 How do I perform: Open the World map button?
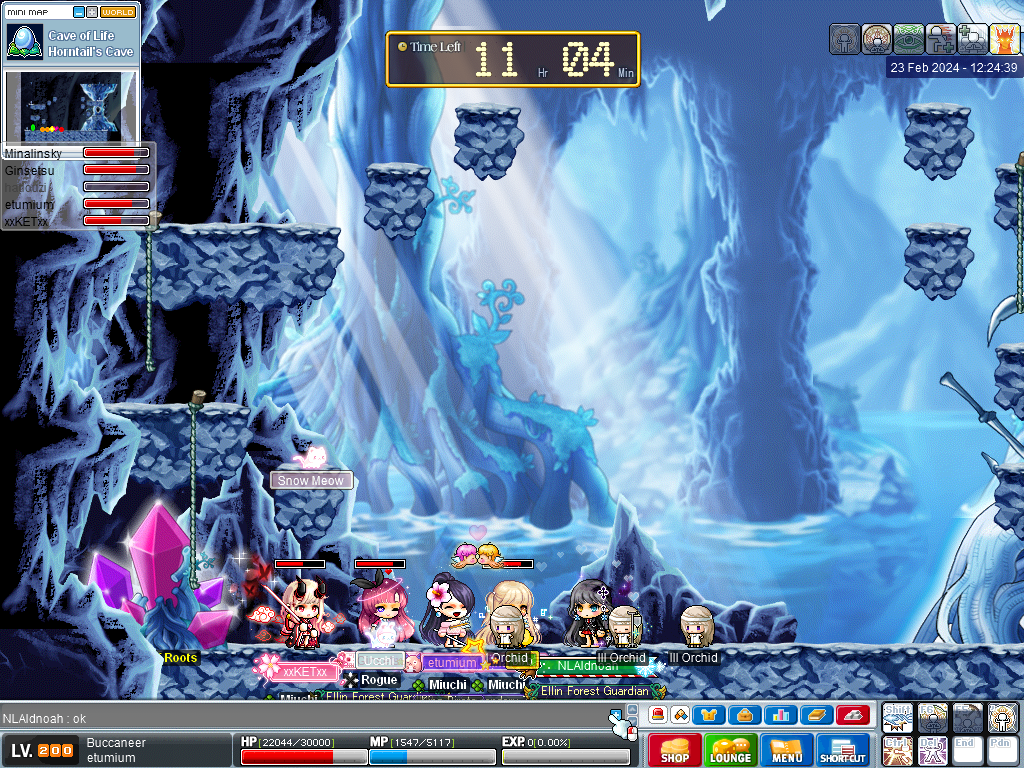point(118,12)
